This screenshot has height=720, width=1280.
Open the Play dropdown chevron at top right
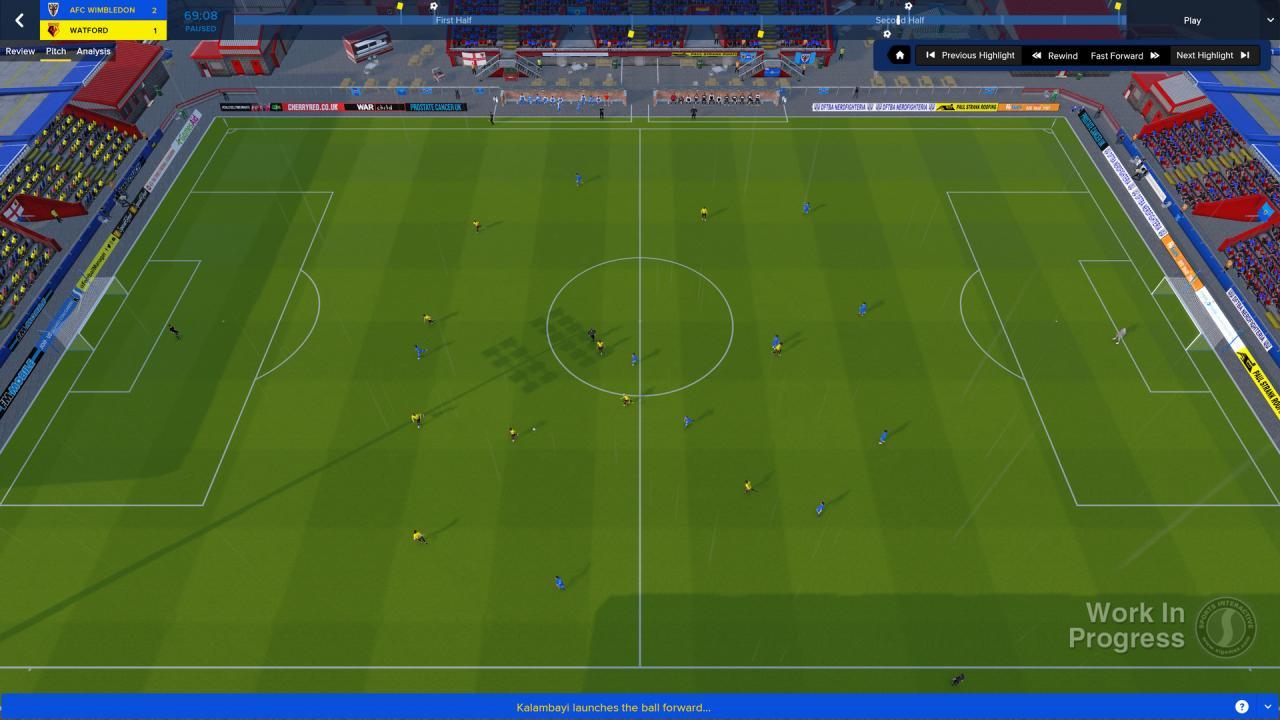tap(1268, 20)
